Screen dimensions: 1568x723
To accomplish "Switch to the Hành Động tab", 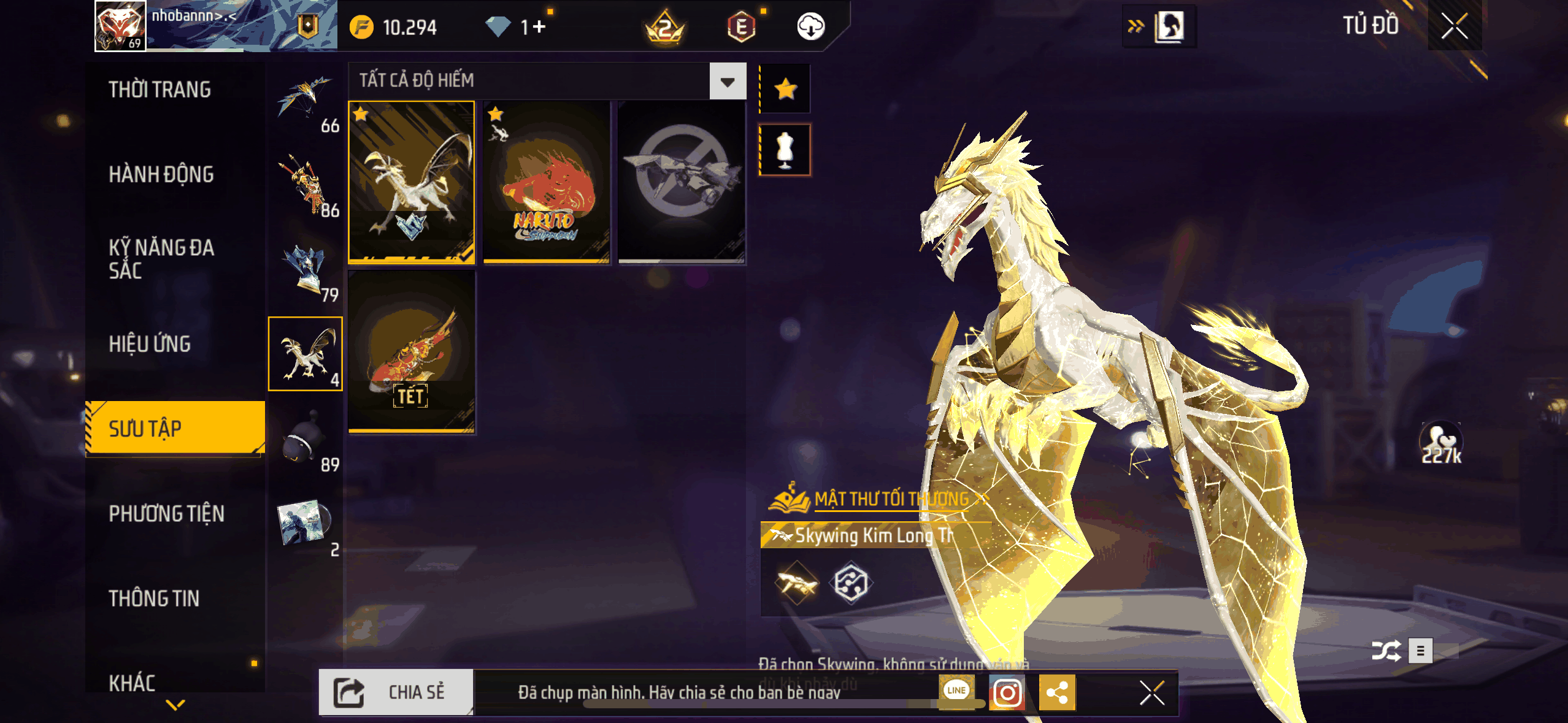I will [161, 174].
